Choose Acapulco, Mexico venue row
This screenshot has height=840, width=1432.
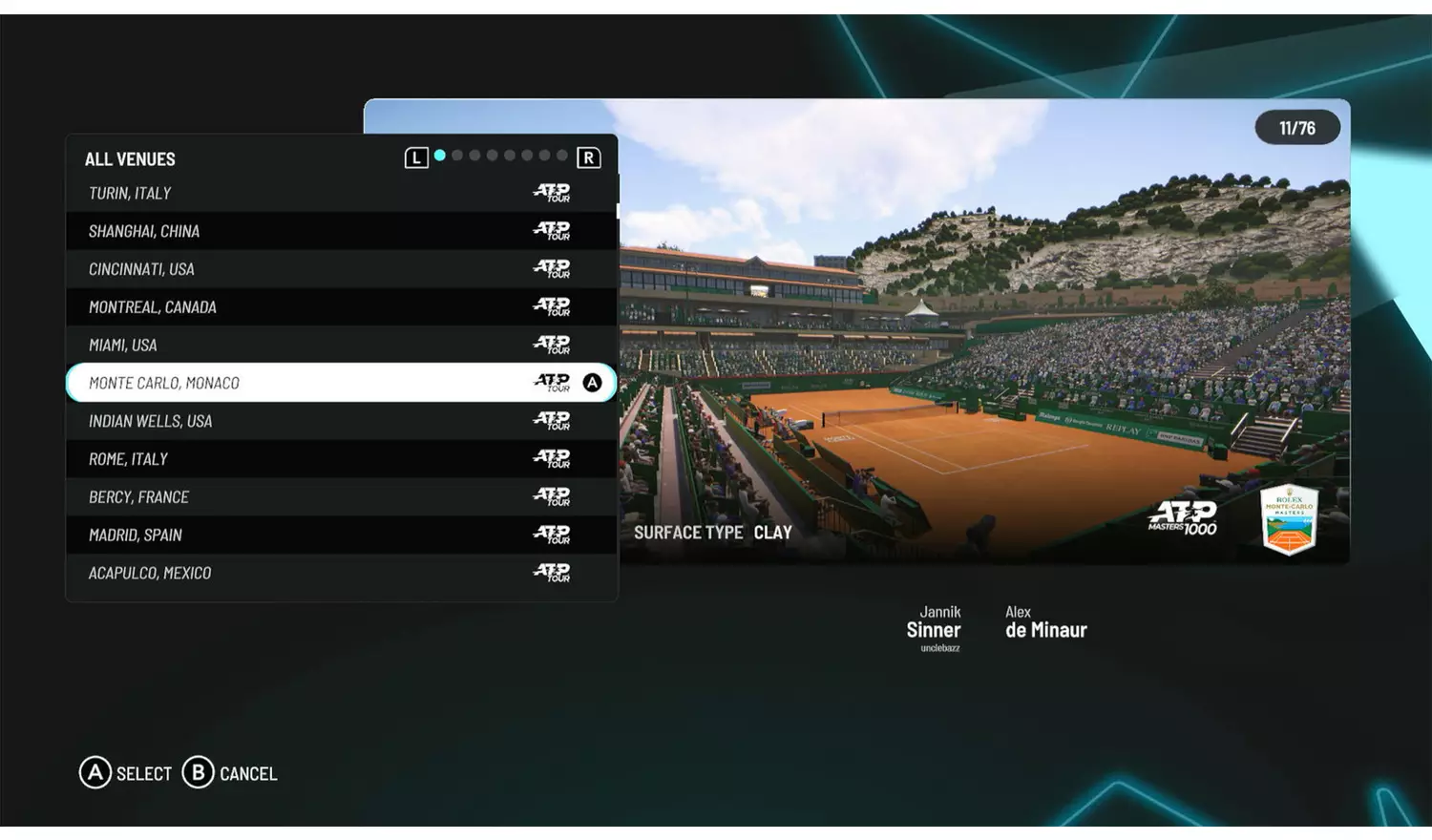pos(341,573)
